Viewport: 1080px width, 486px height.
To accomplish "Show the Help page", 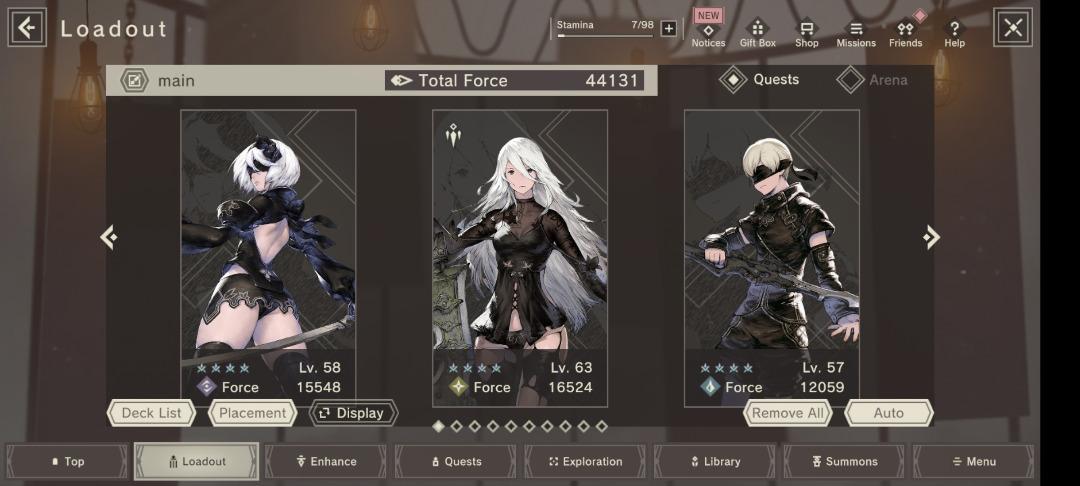I will [x=954, y=34].
